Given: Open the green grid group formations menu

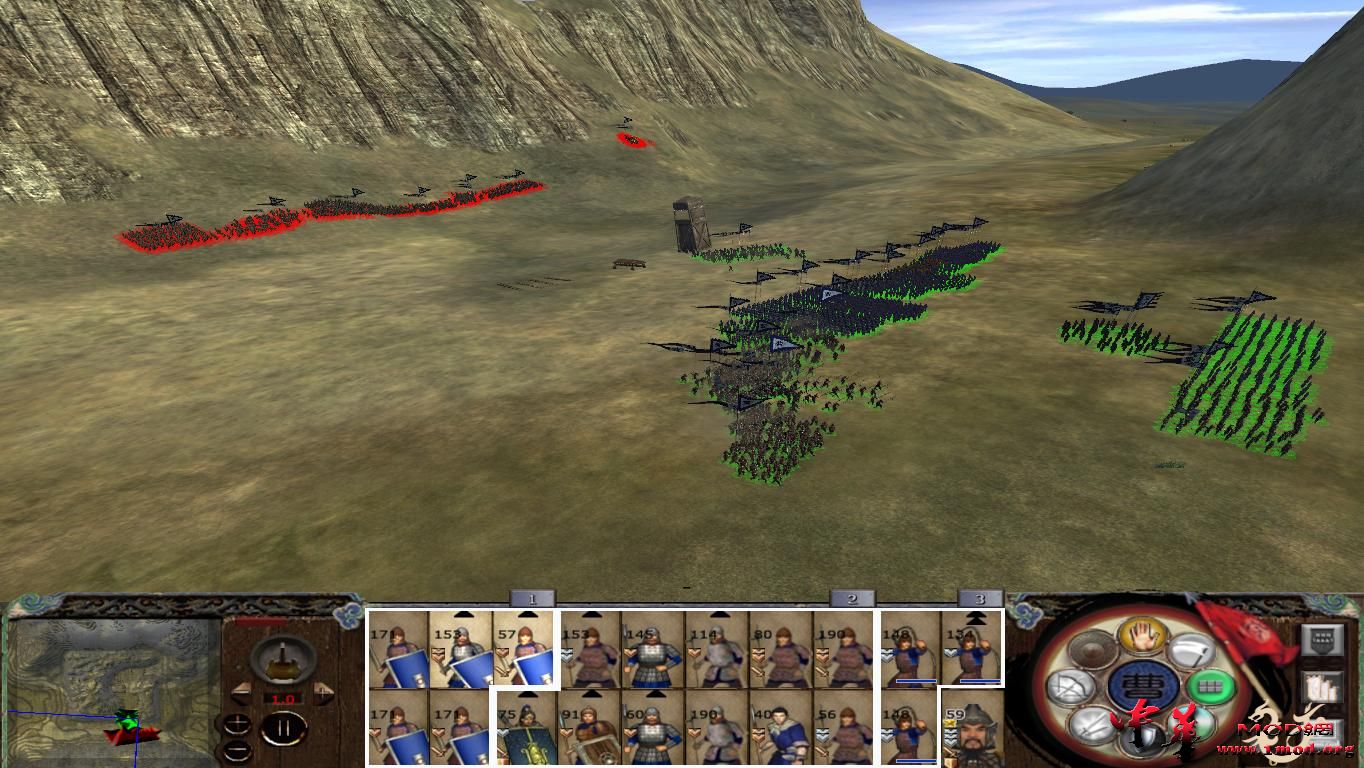Looking at the screenshot, I should pos(1213,687).
